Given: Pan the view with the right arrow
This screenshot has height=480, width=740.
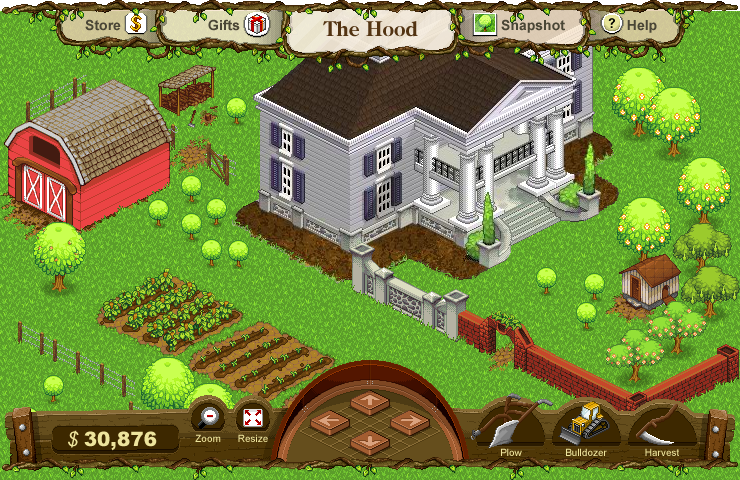Looking at the screenshot, I should 410,422.
